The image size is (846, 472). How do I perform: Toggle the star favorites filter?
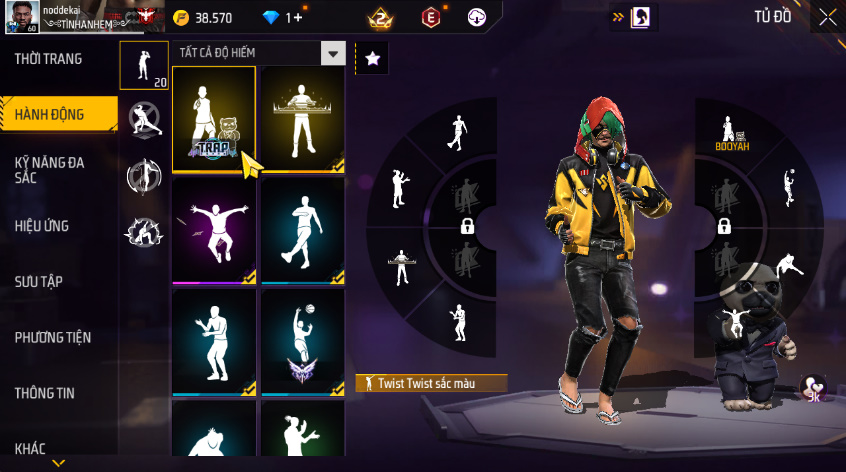coord(372,58)
